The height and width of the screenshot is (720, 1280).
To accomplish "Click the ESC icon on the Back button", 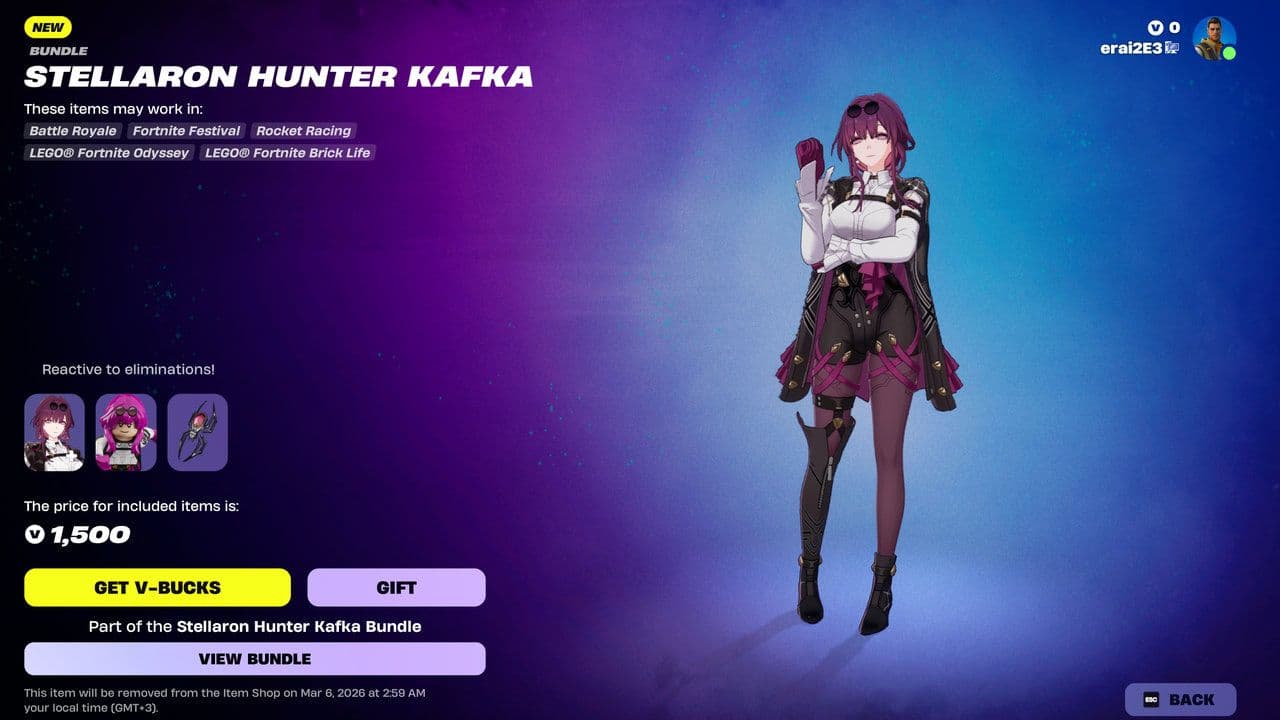I will 1153,699.
